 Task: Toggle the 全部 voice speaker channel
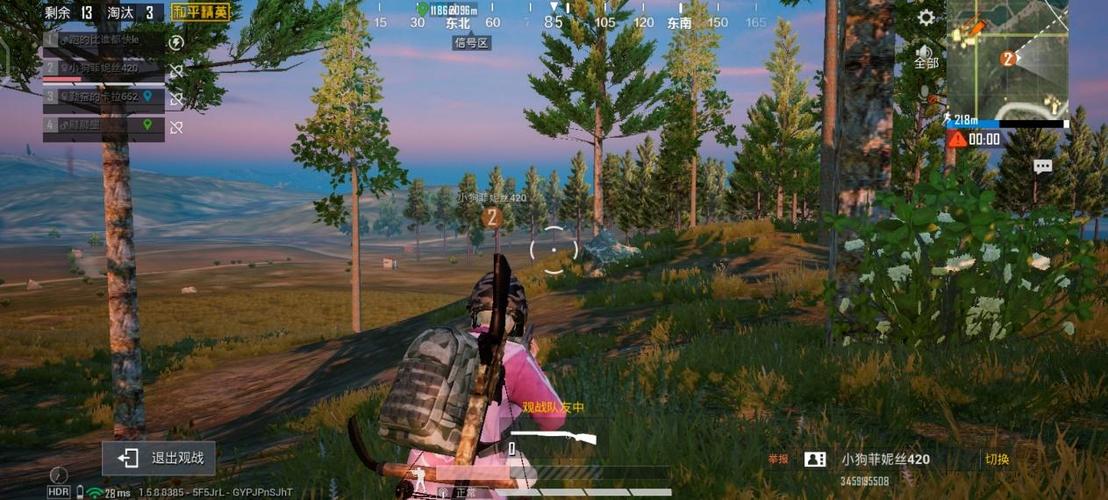[x=926, y=57]
